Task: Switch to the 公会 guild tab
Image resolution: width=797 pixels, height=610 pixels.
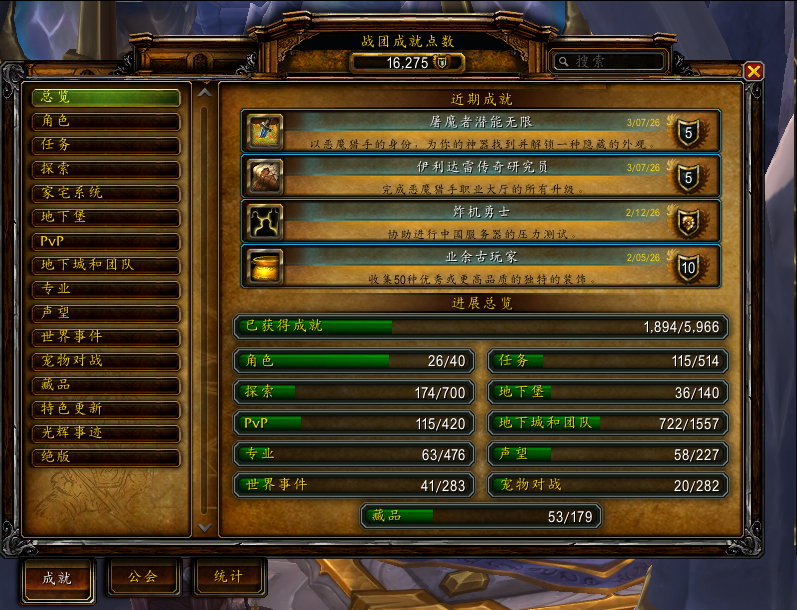Action: pyautogui.click(x=144, y=577)
